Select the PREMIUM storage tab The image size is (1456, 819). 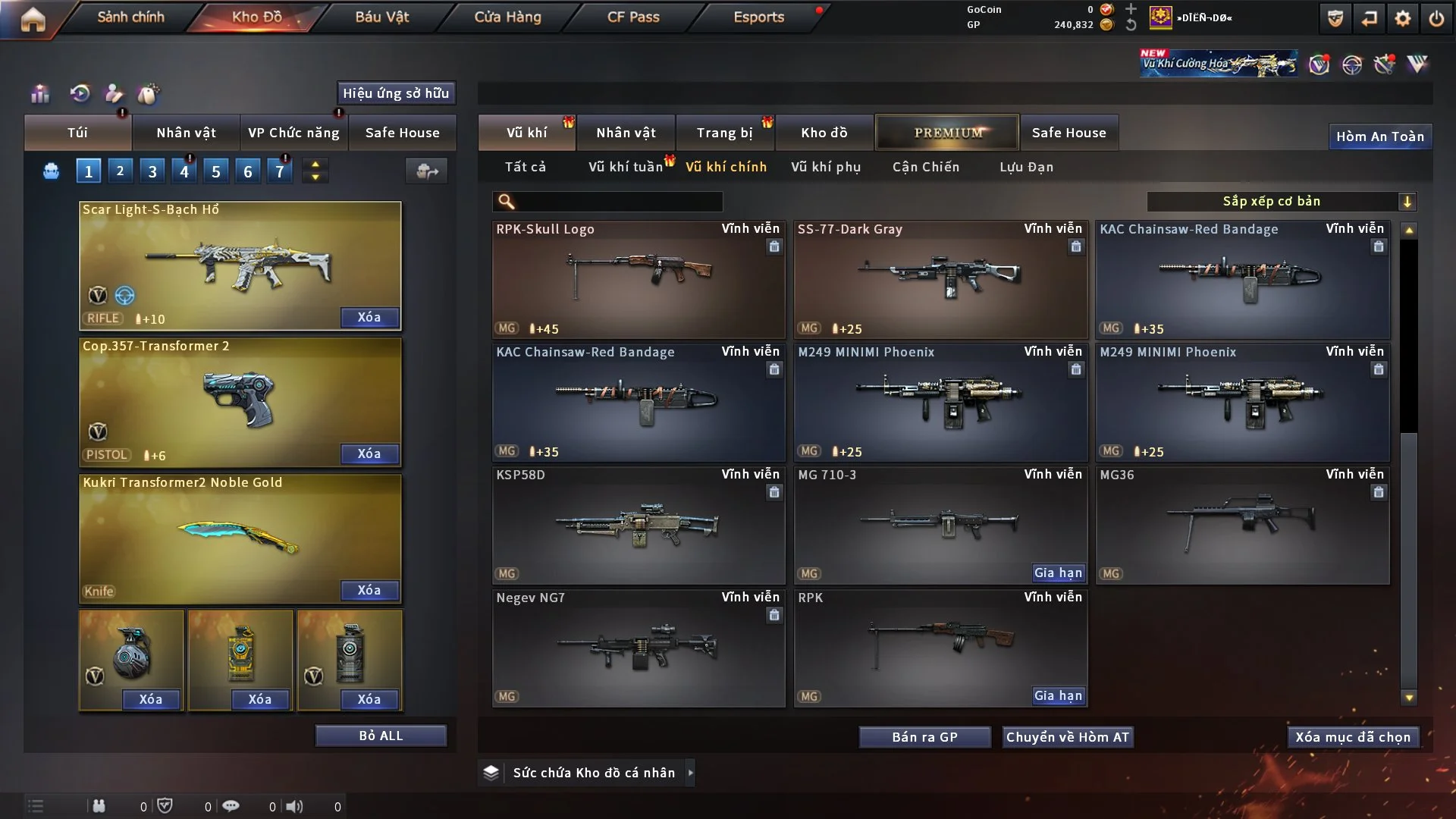947,133
